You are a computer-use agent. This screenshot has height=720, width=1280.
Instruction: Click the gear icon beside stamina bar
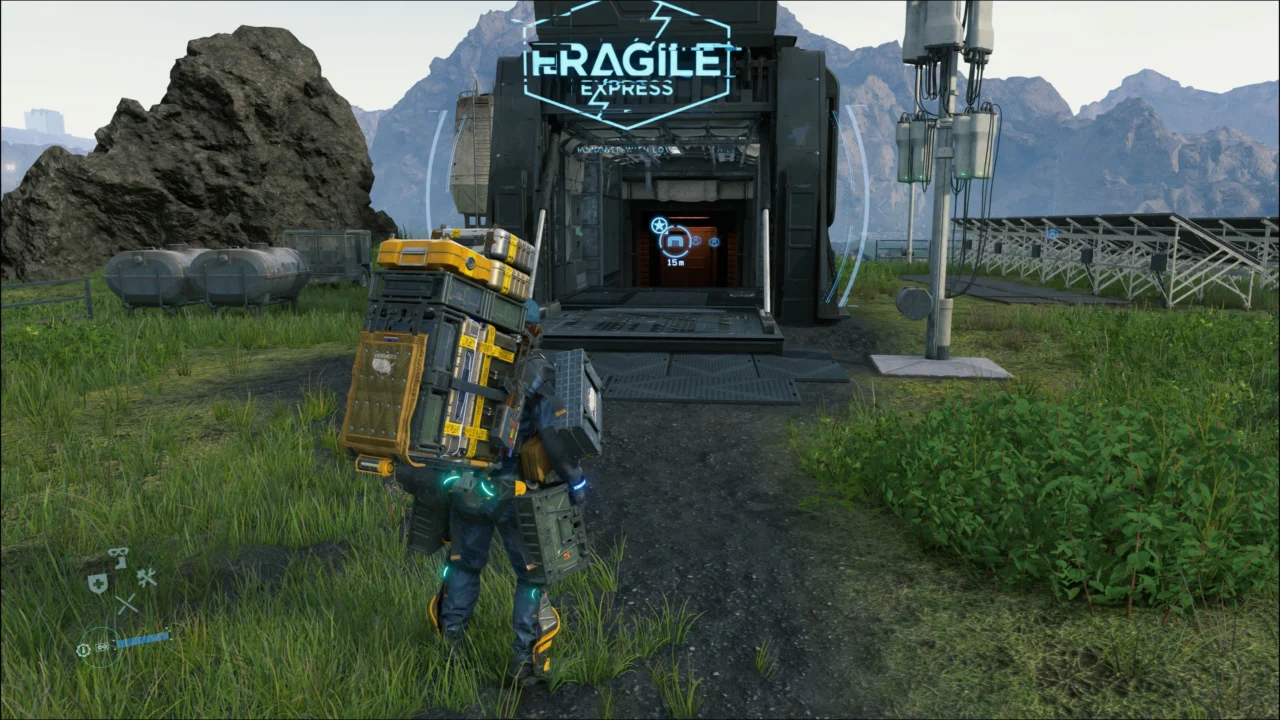point(84,649)
